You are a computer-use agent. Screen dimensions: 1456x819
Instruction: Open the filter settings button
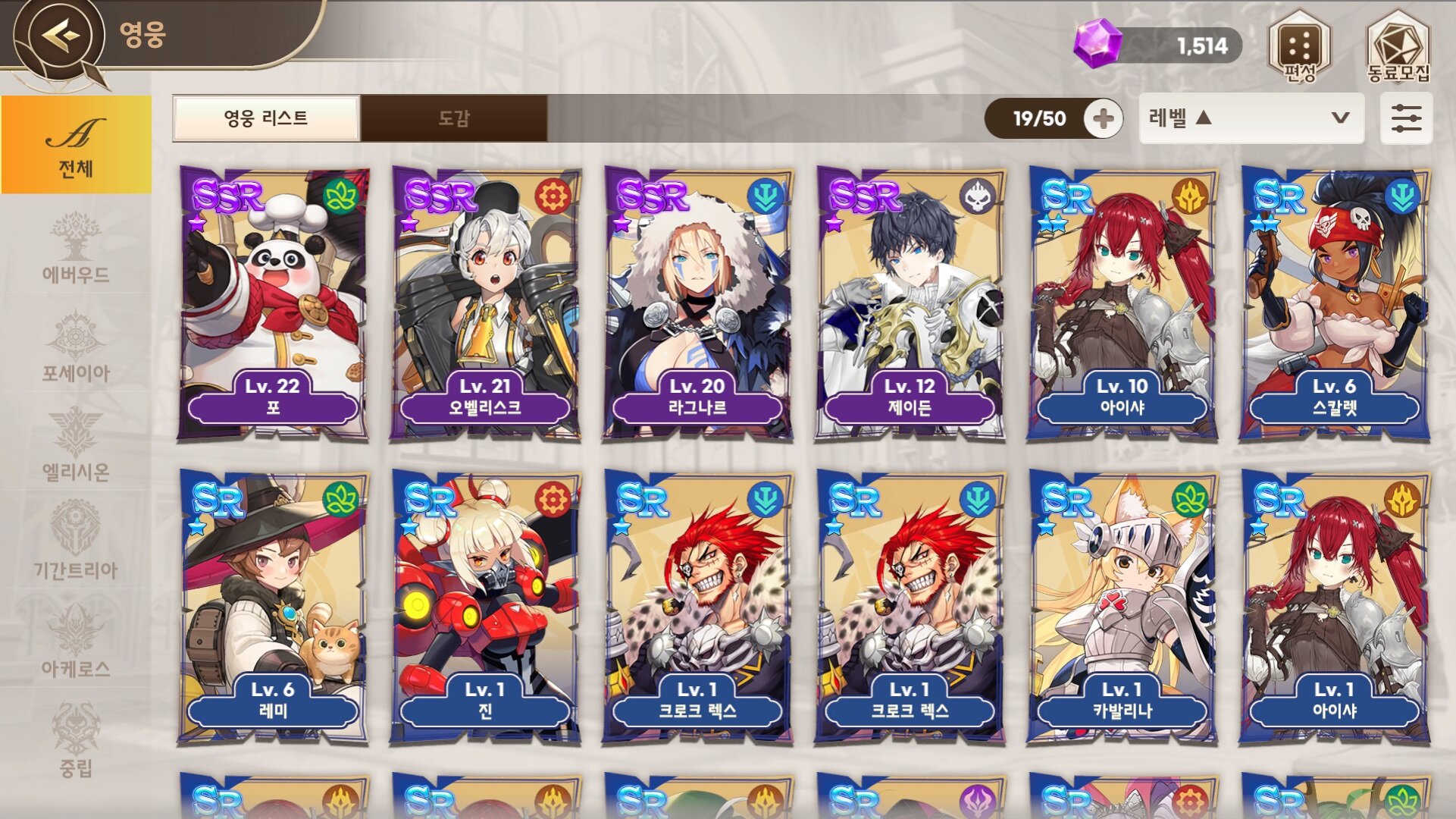(x=1406, y=118)
